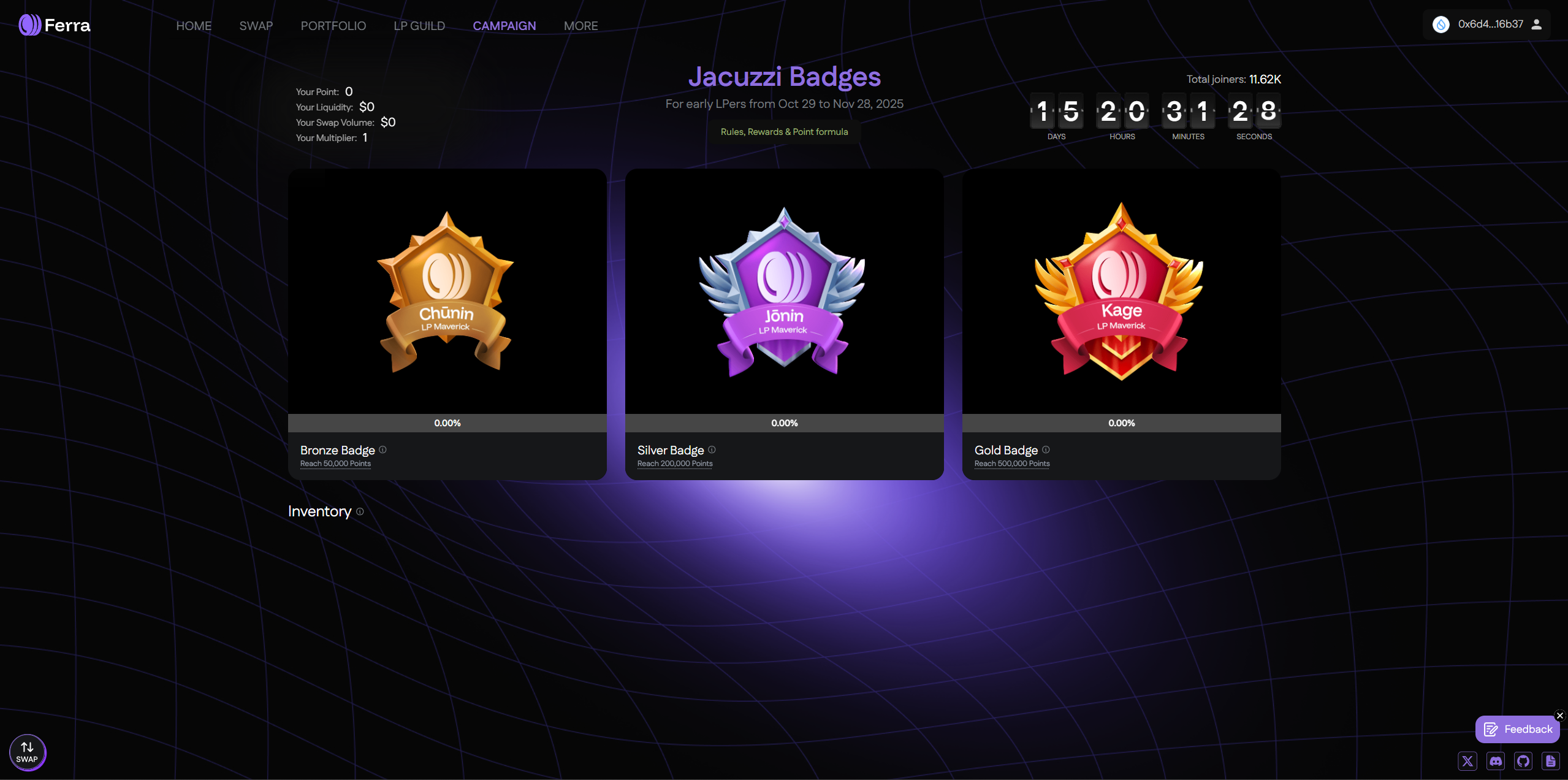Image resolution: width=1568 pixels, height=780 pixels.
Task: Show info for Gold Badge
Action: click(1046, 449)
